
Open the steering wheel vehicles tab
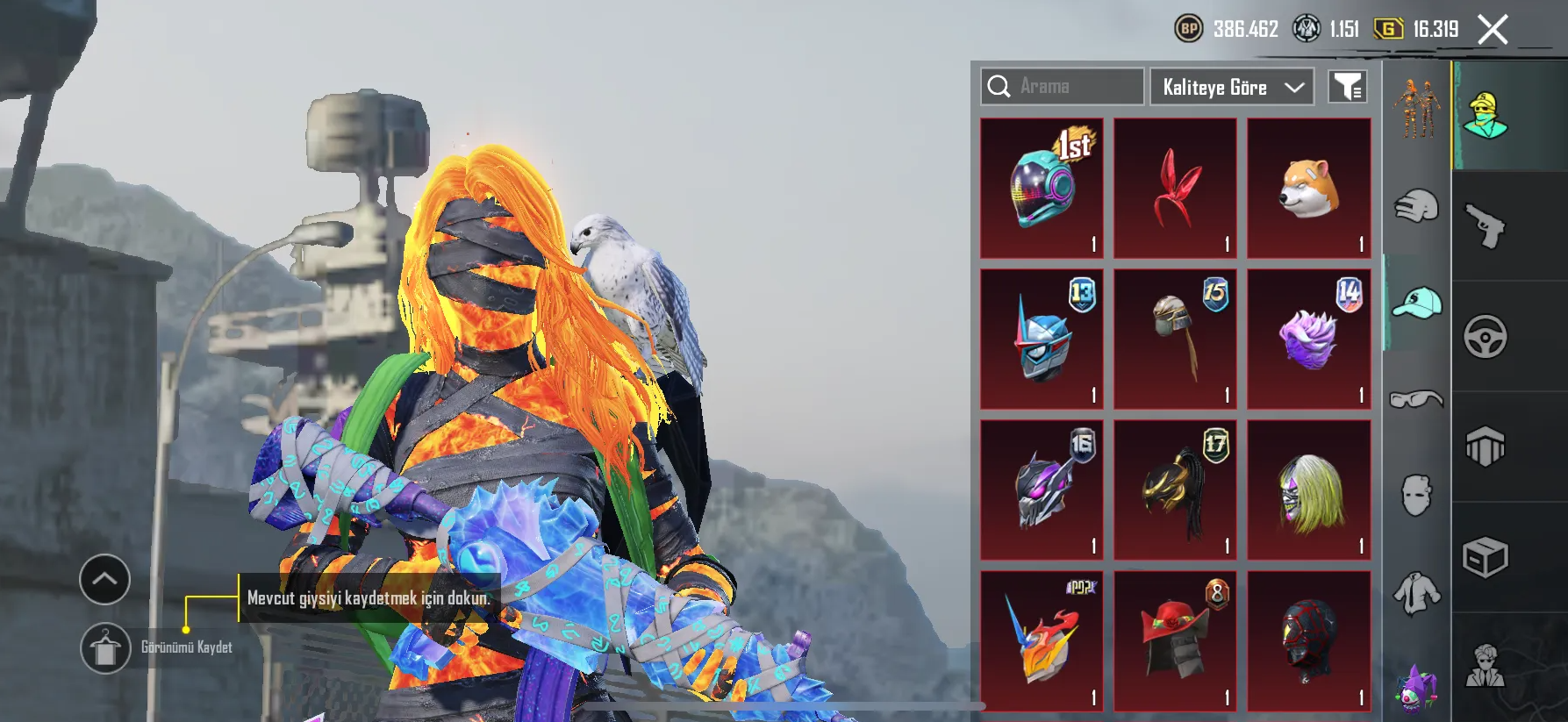[1486, 336]
